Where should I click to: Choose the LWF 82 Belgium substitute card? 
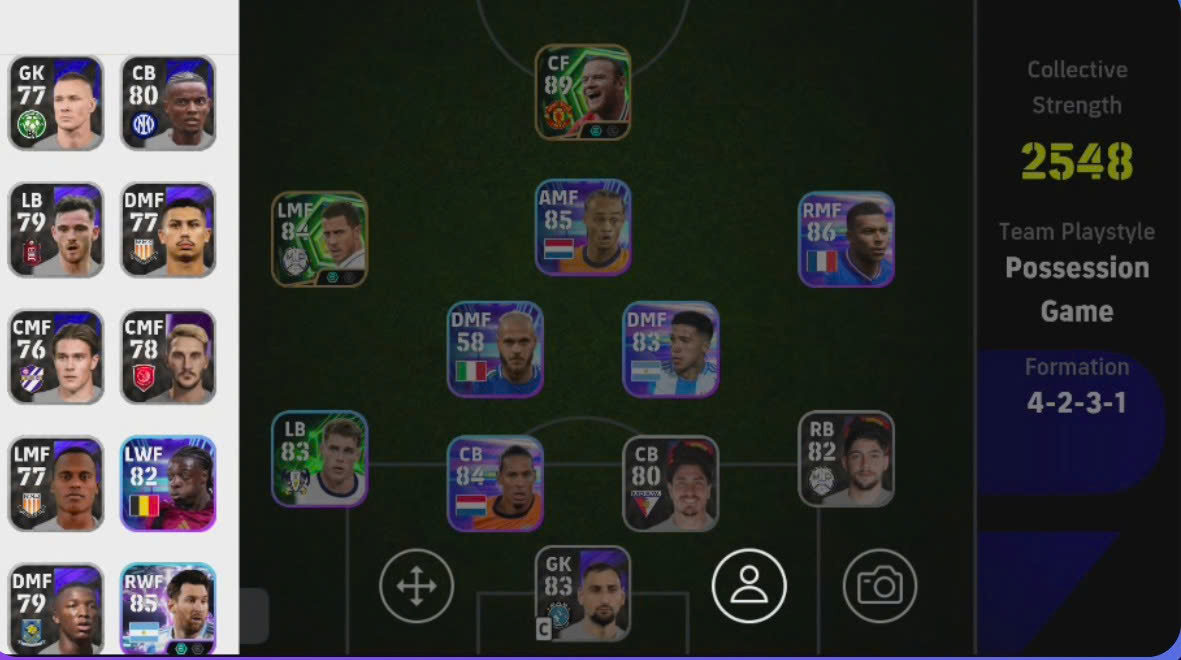[x=168, y=483]
